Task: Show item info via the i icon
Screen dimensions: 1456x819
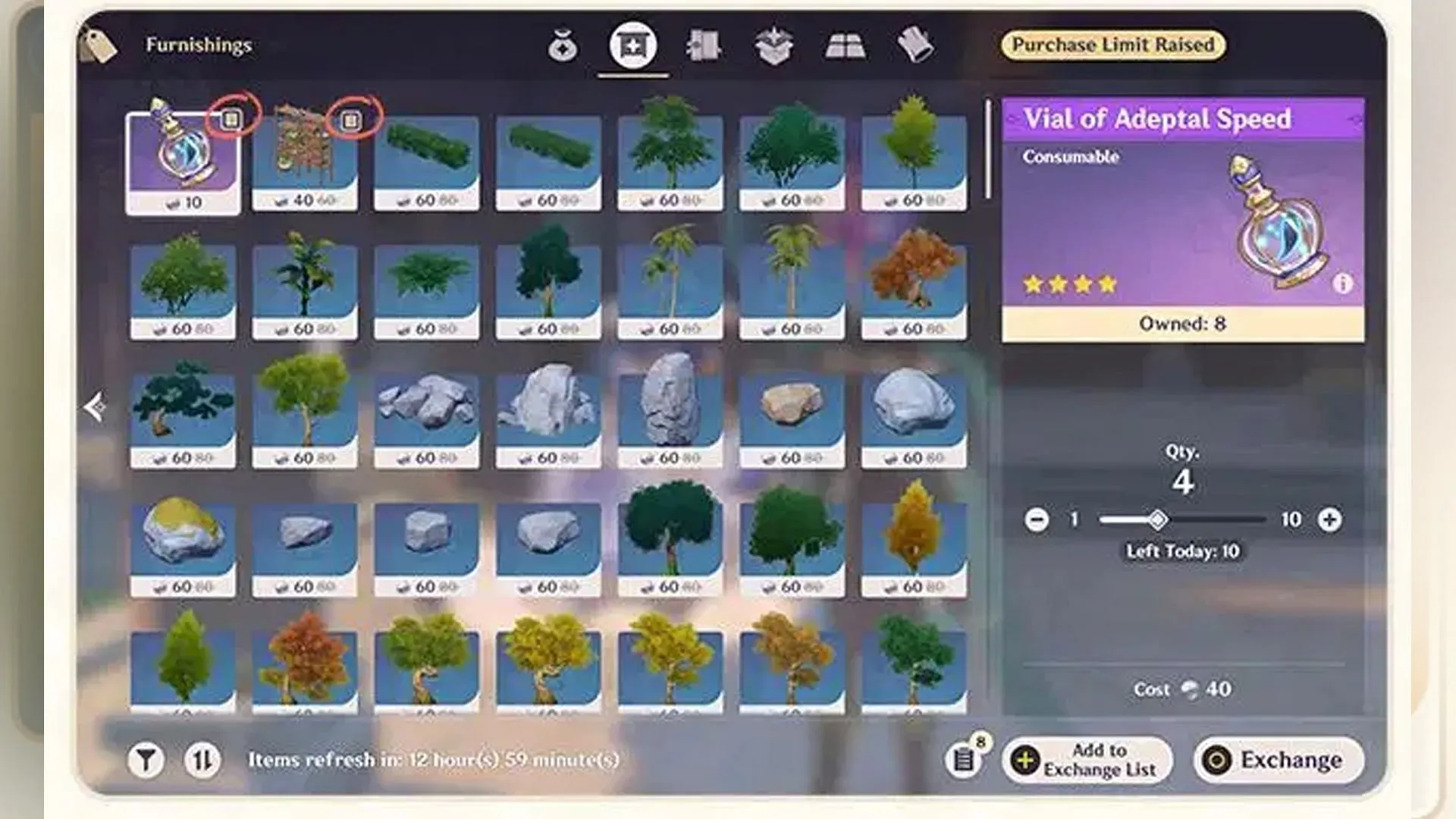Action: coord(1342,284)
